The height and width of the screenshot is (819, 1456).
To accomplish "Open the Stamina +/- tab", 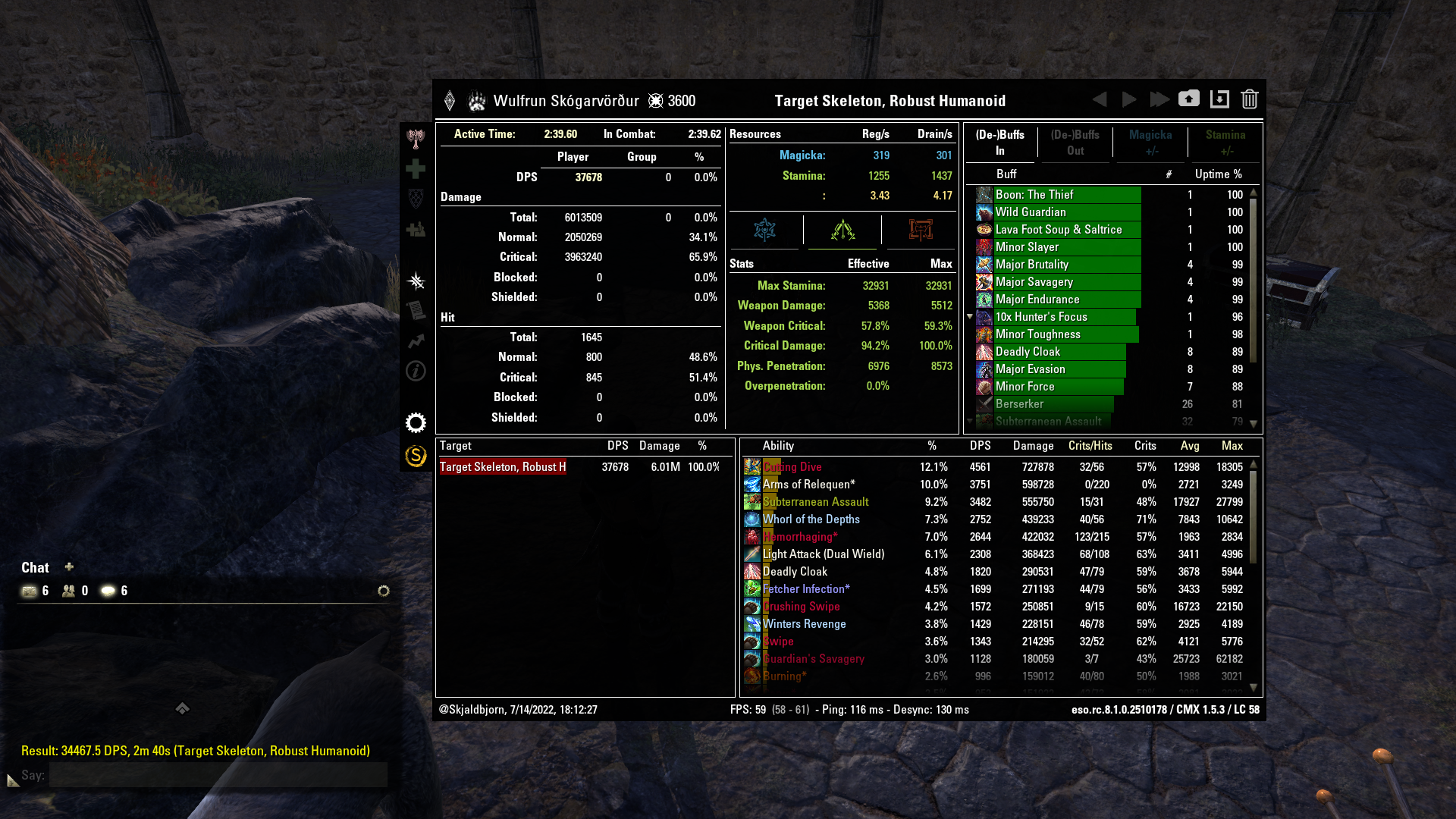I will point(1225,143).
